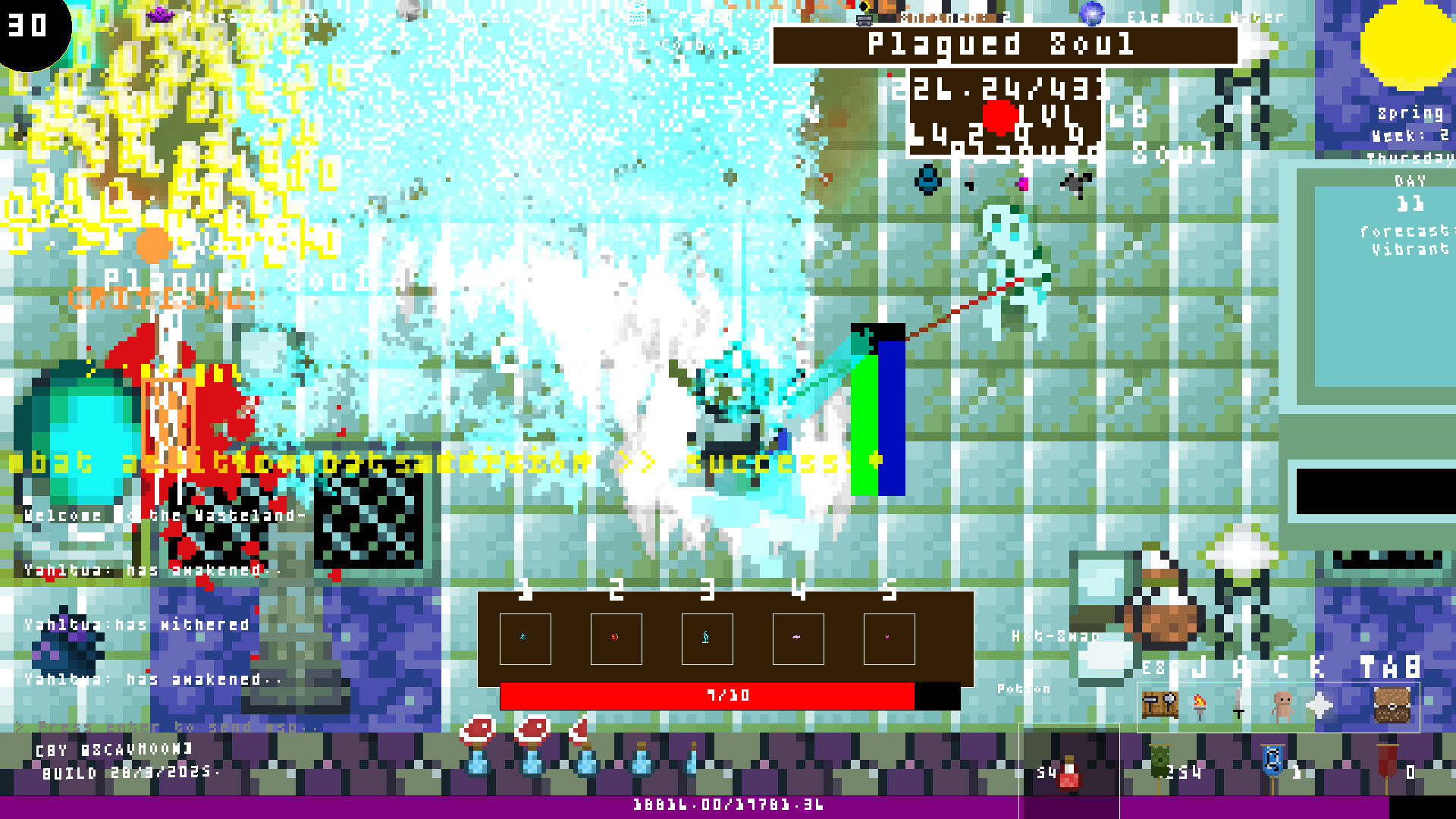Select the sword icon in the Jack Tab bar
This screenshot has height=819, width=1456.
1238,704
